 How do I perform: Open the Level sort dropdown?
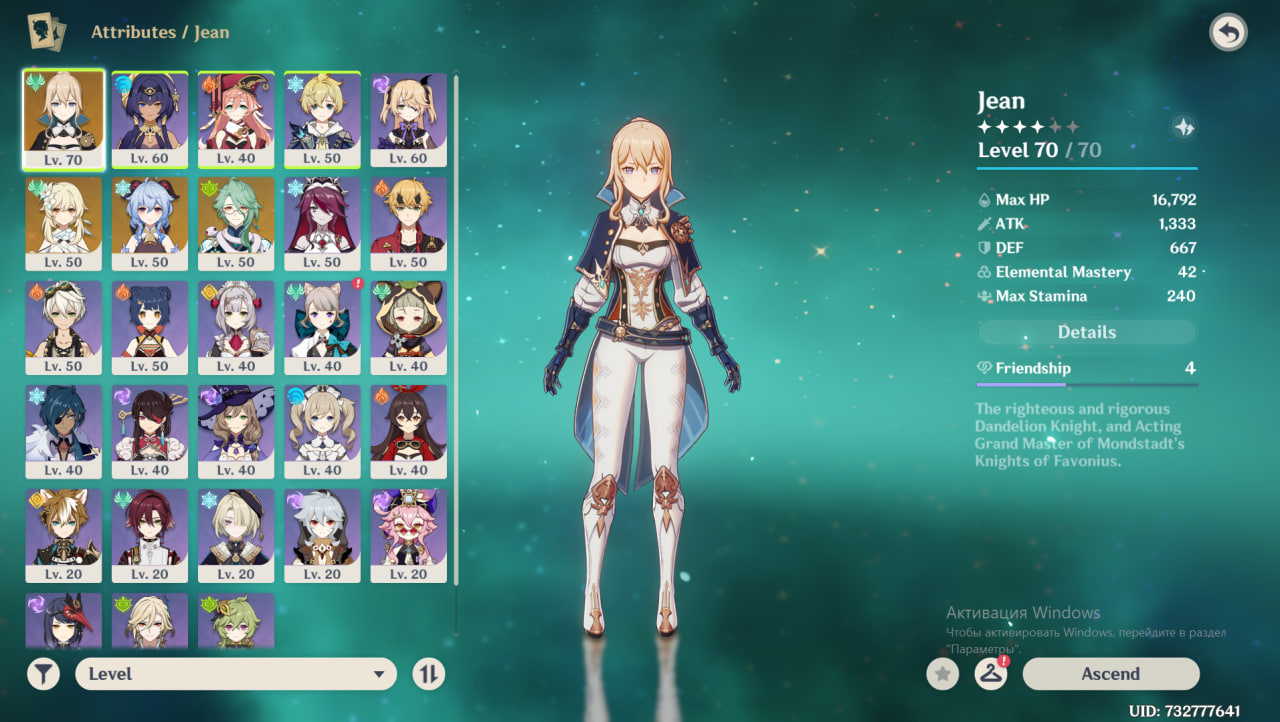(236, 674)
